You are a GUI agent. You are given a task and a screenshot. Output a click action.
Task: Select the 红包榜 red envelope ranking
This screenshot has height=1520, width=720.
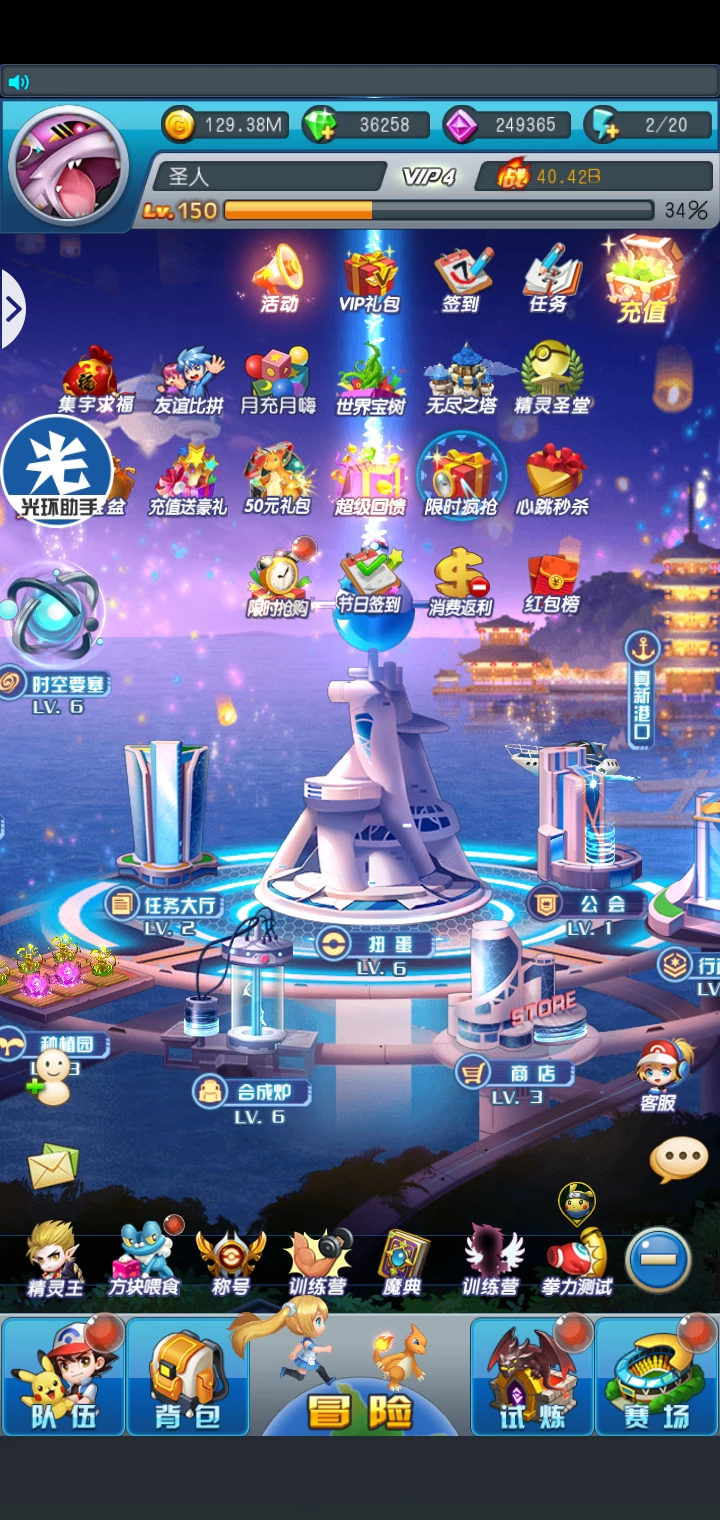(552, 582)
